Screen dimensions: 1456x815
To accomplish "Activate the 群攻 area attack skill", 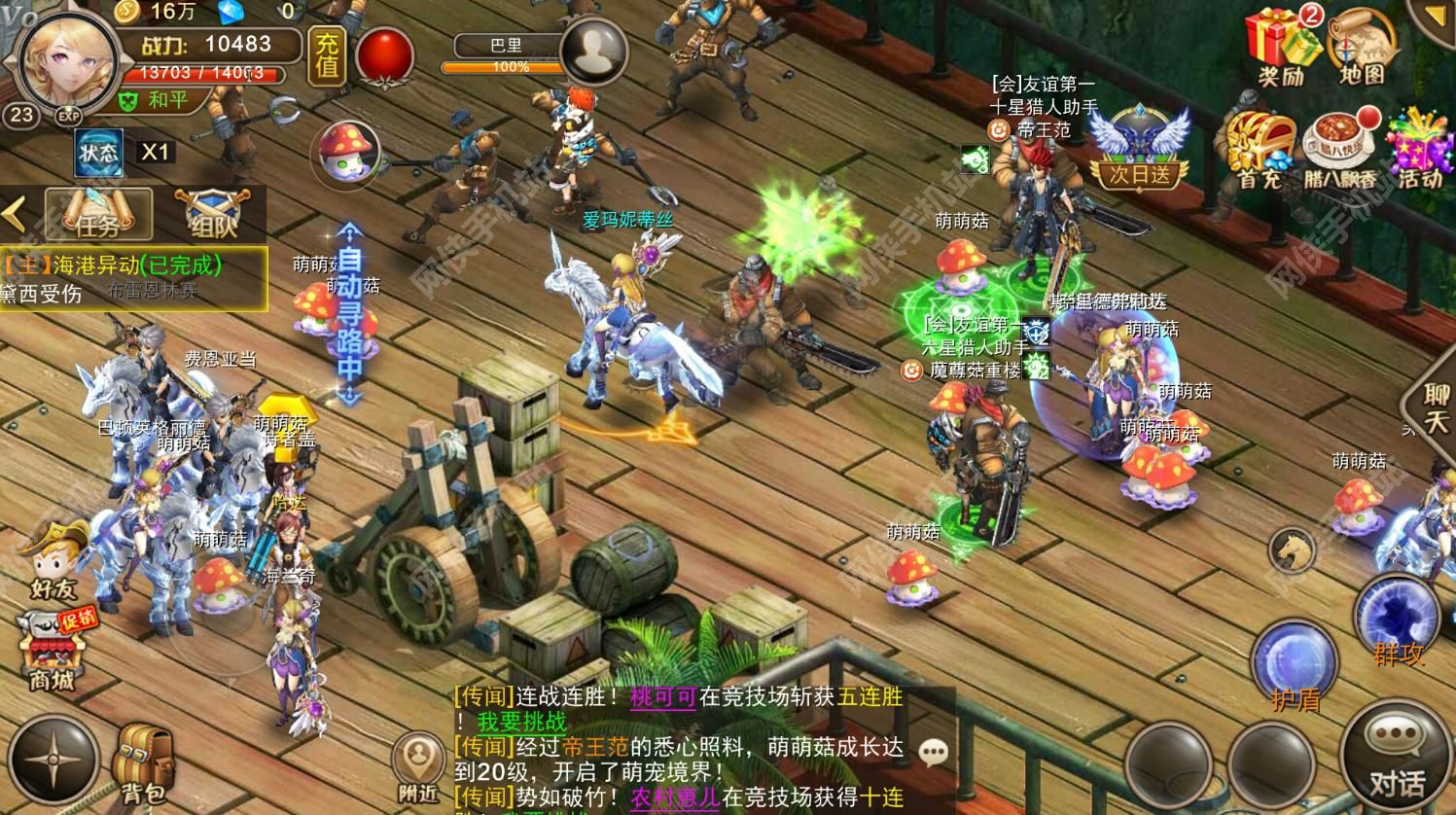I will point(1398,619).
